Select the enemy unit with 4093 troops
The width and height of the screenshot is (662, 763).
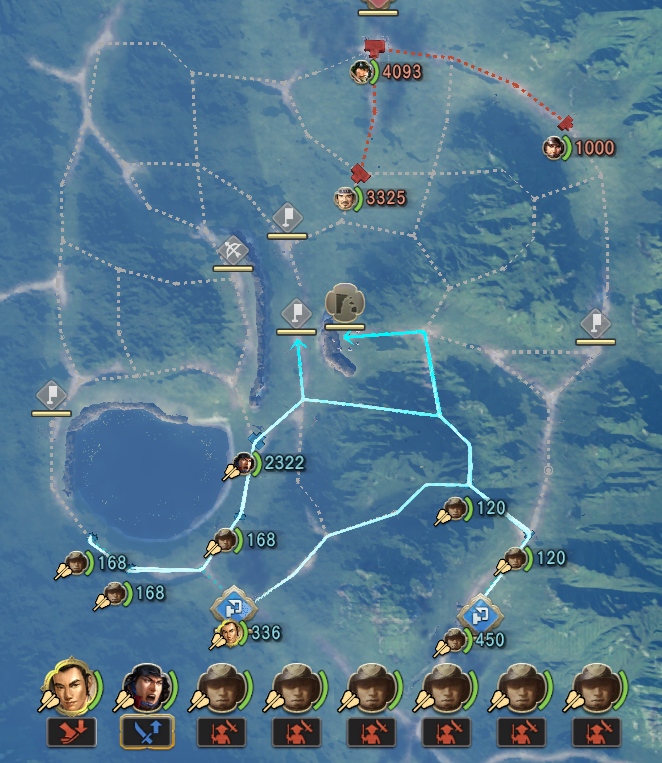(362, 71)
